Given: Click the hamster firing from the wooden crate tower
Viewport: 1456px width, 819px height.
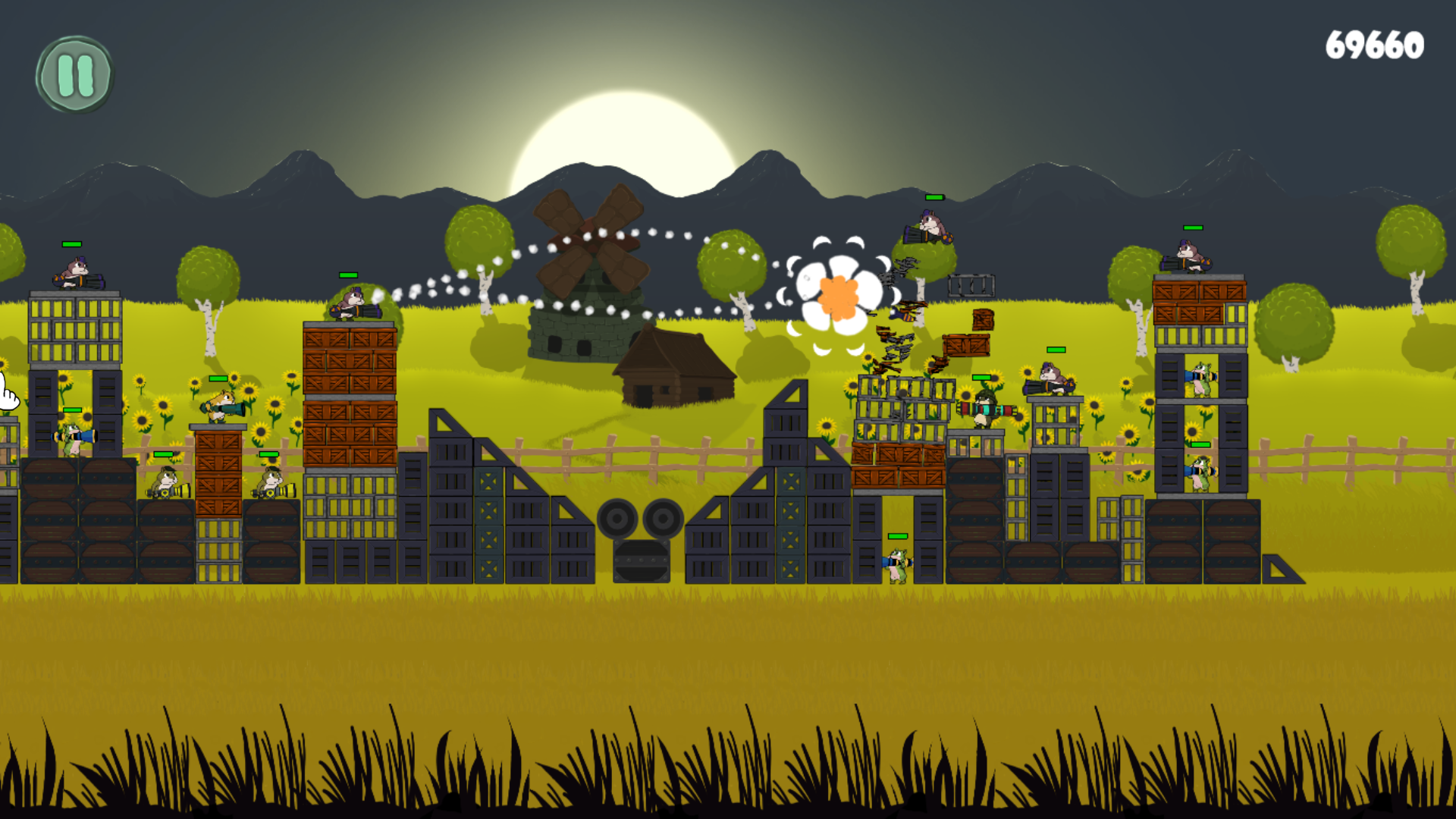Looking at the screenshot, I should 355,303.
